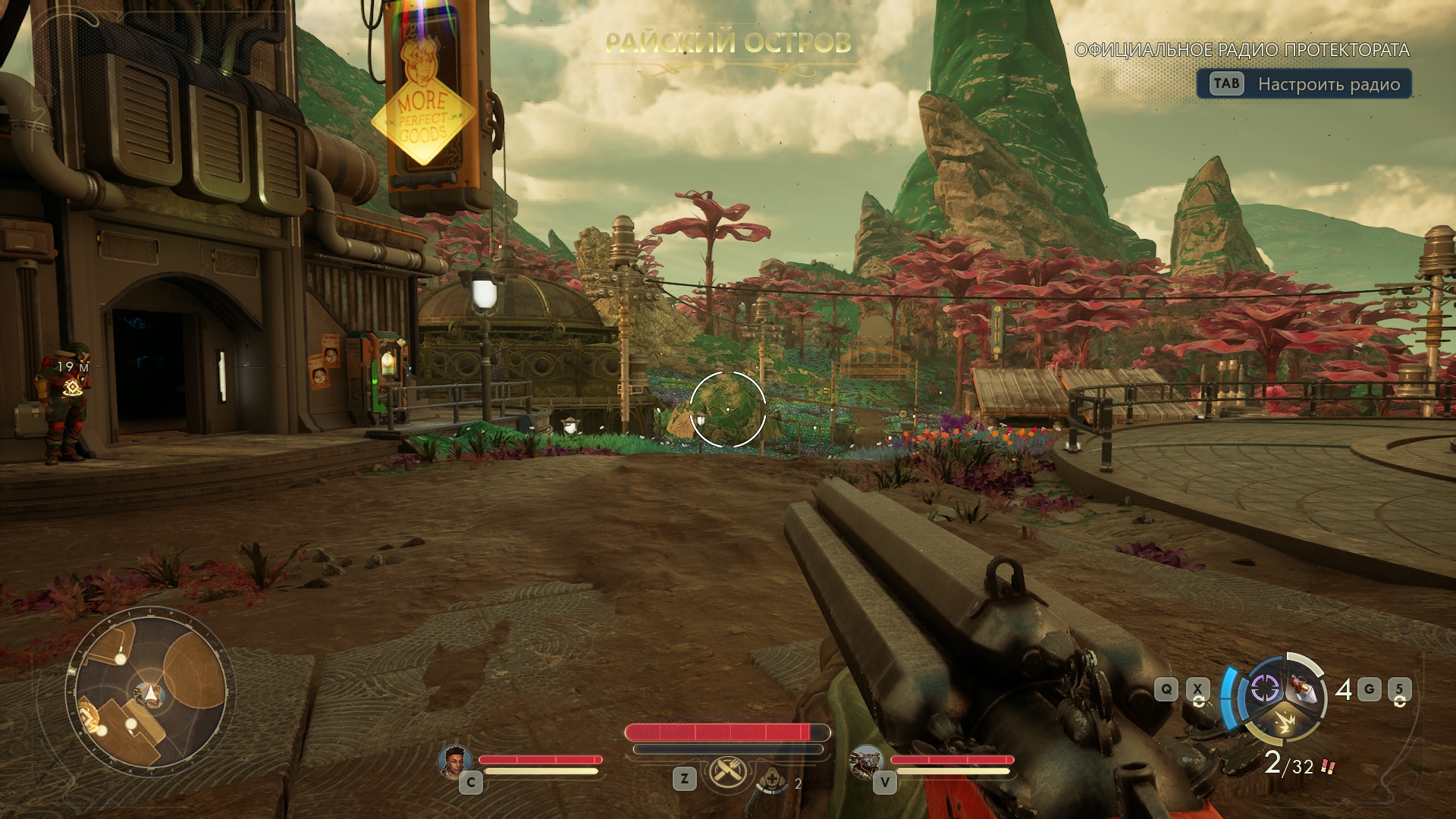Image resolution: width=1456 pixels, height=819 pixels.
Task: Use the medical inhaler icon
Action: [x=772, y=780]
